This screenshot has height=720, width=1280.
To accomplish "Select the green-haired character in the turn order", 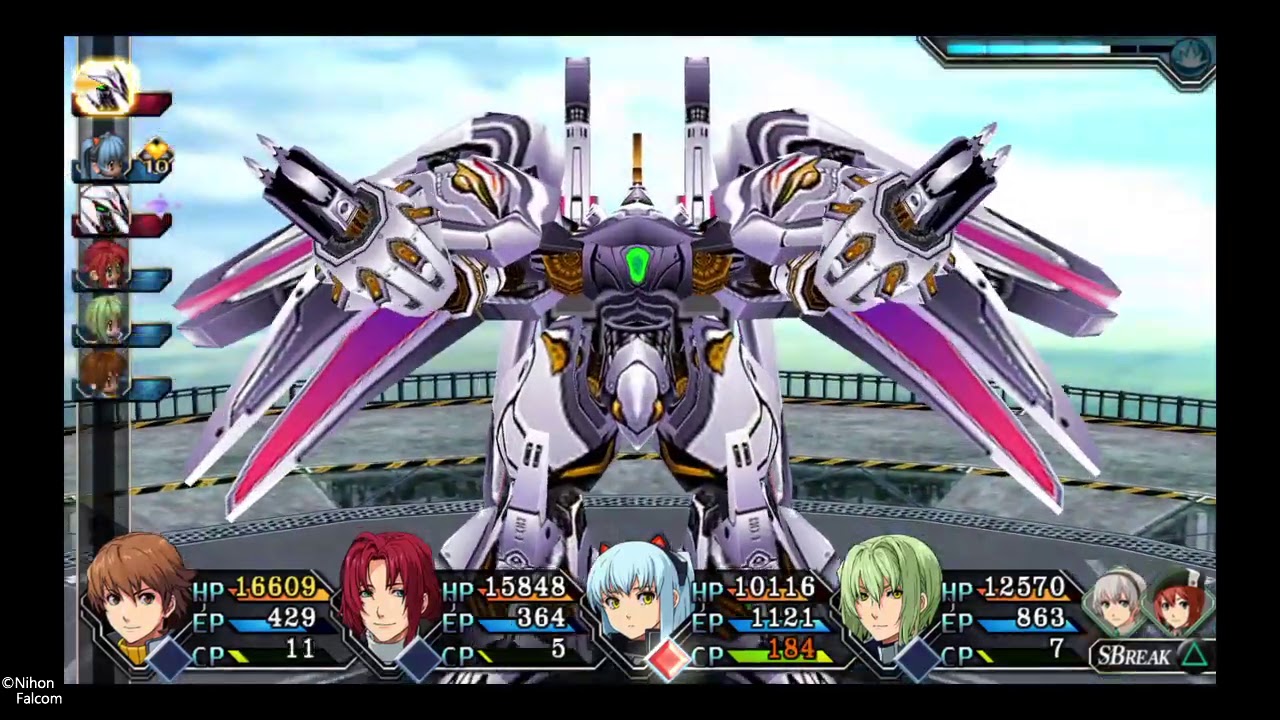I will tap(104, 320).
